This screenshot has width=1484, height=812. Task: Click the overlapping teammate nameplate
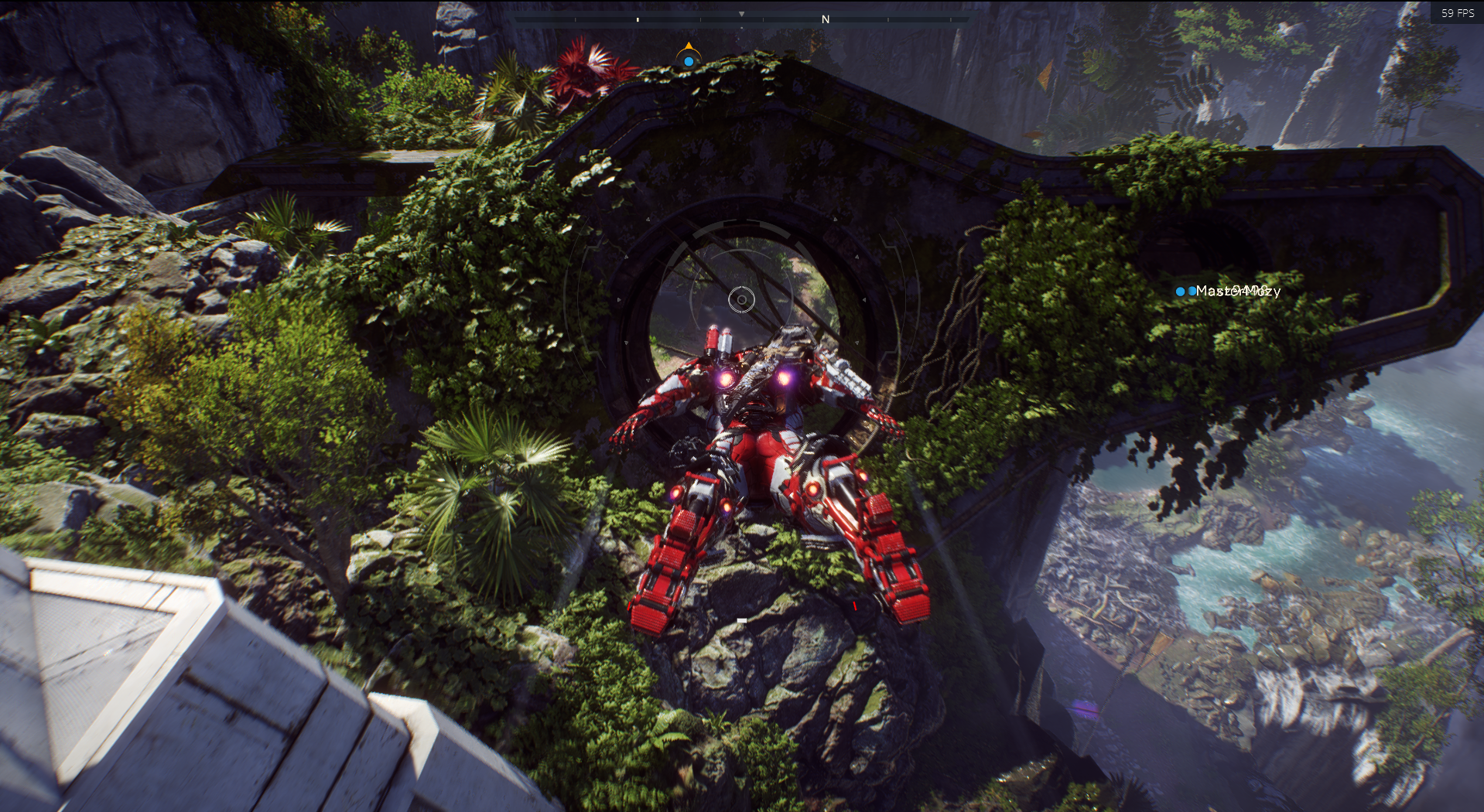tap(1236, 291)
